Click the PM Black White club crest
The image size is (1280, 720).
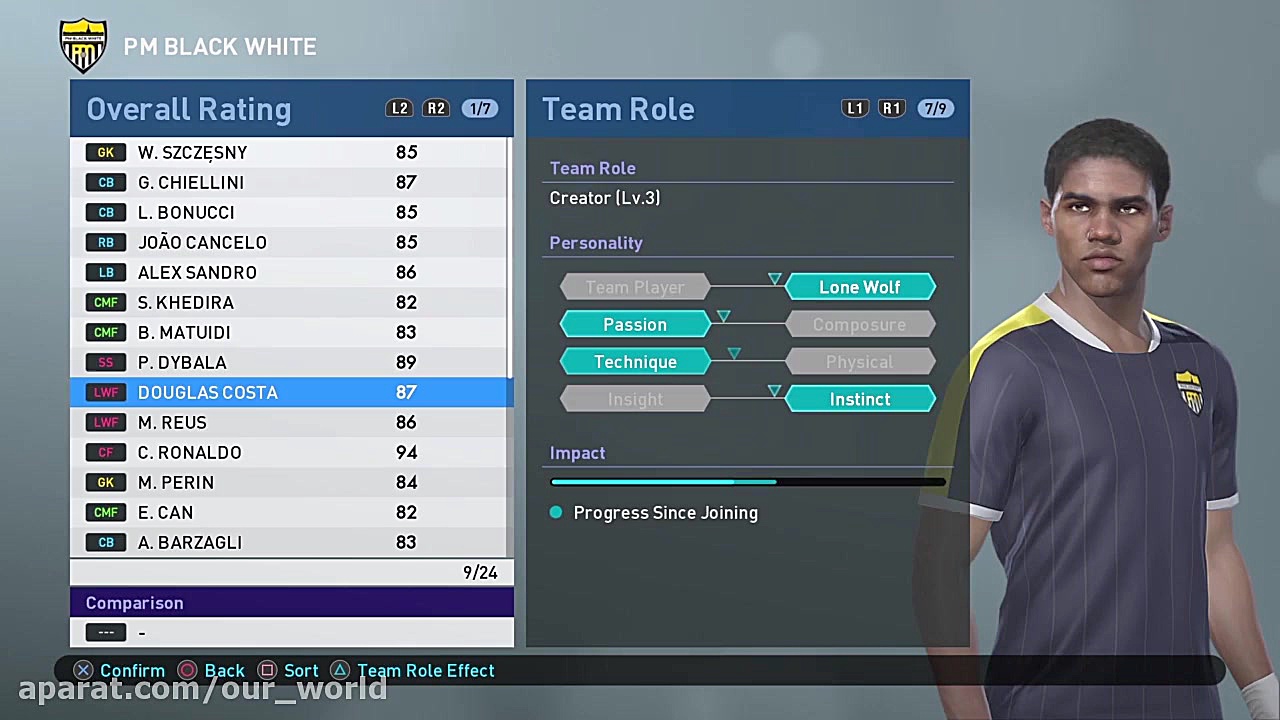[83, 44]
